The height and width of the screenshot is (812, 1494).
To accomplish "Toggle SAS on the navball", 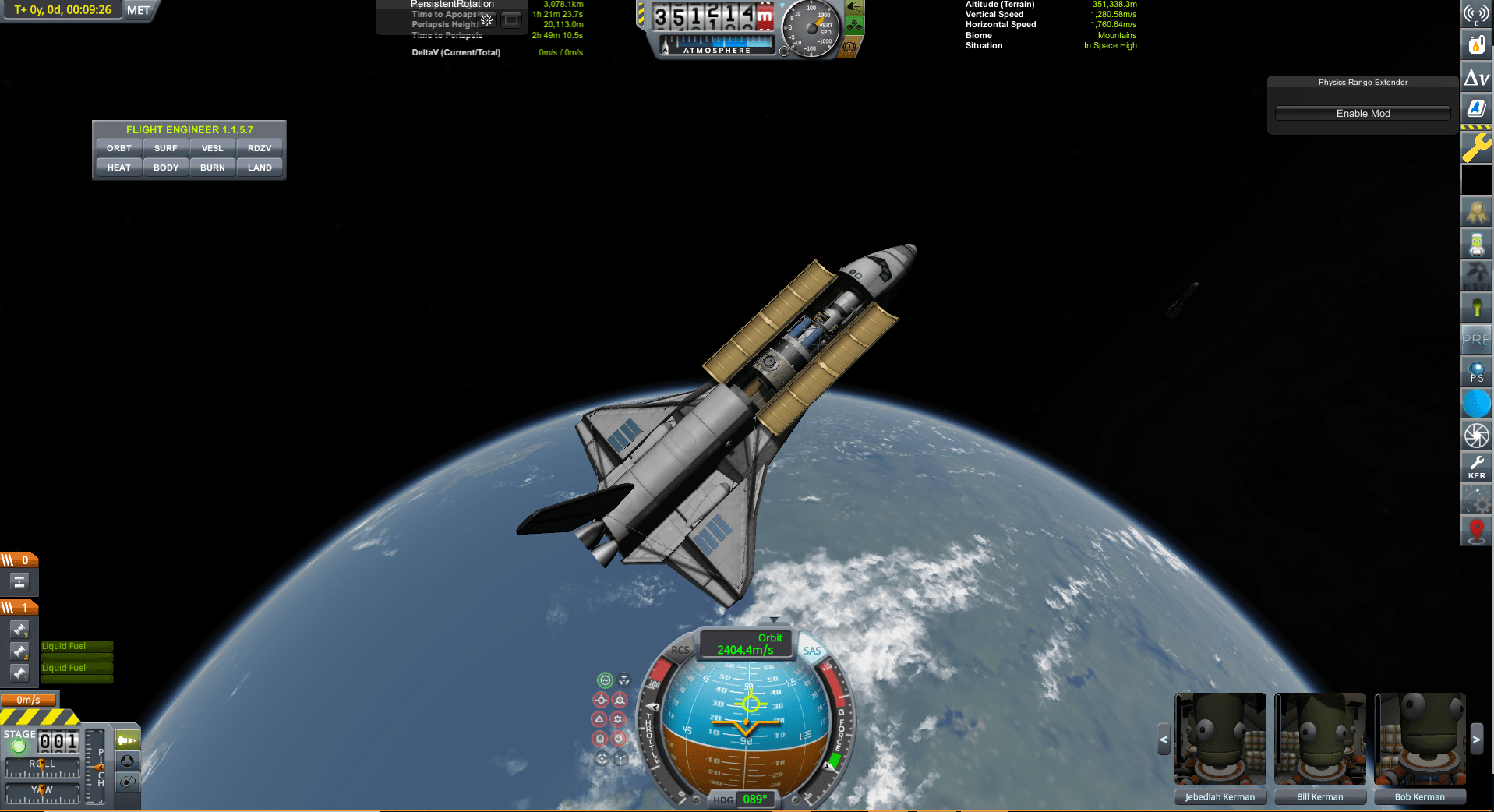I will 812,649.
